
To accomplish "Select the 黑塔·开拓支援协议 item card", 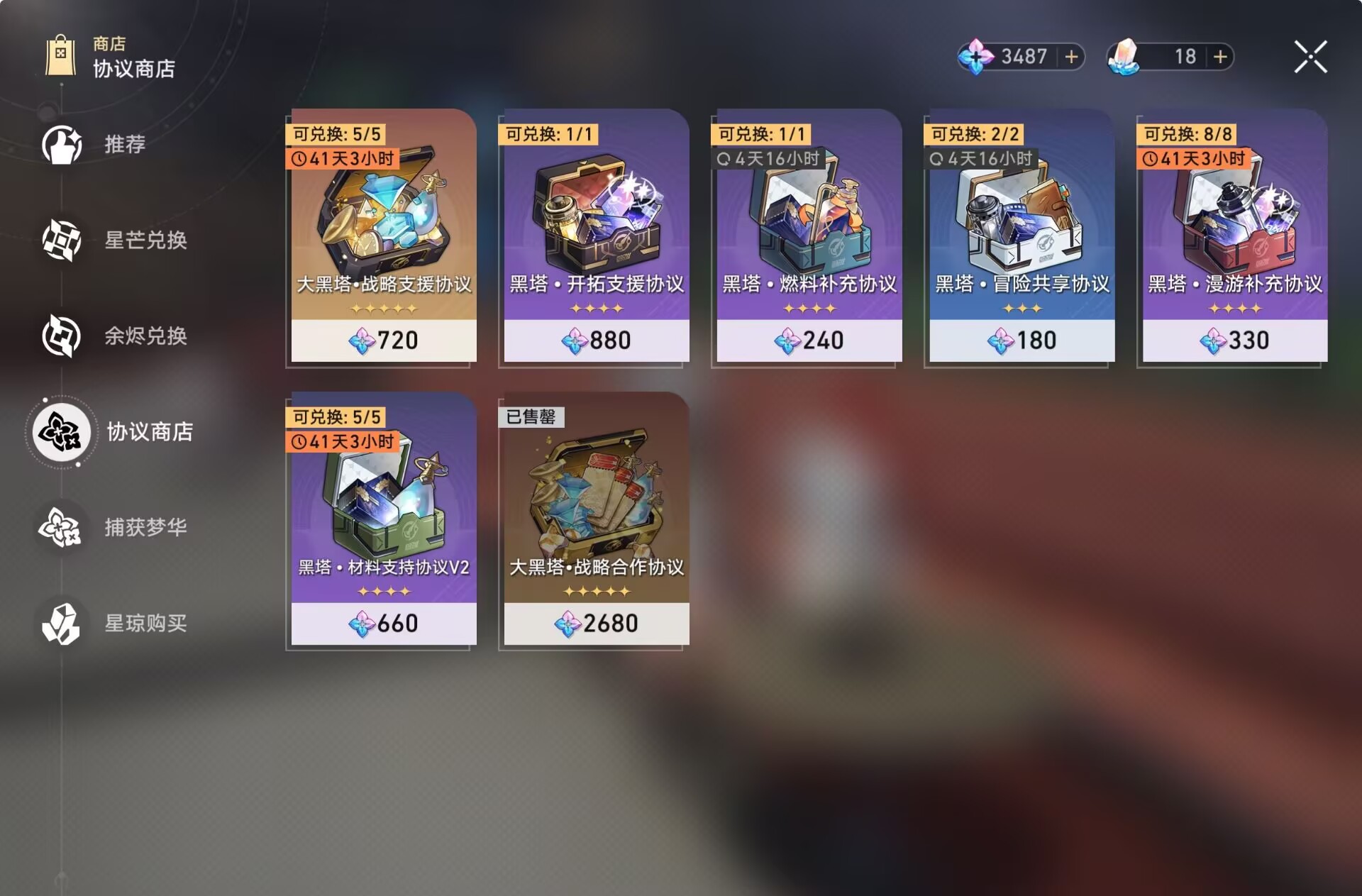I will (594, 234).
